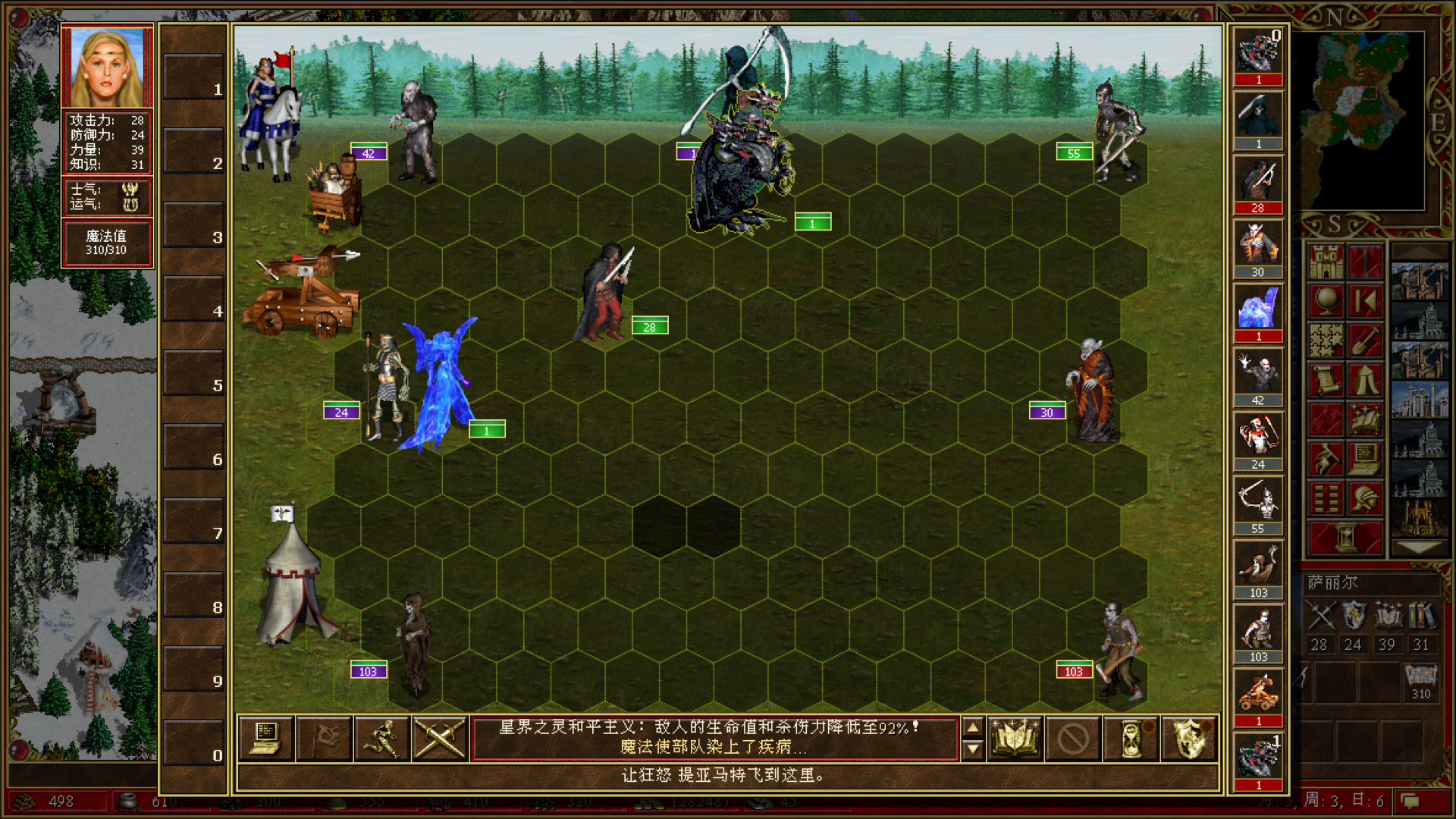Viewport: 1456px width, 819px height.
Task: Defend with the shield button
Action: tap(1188, 737)
